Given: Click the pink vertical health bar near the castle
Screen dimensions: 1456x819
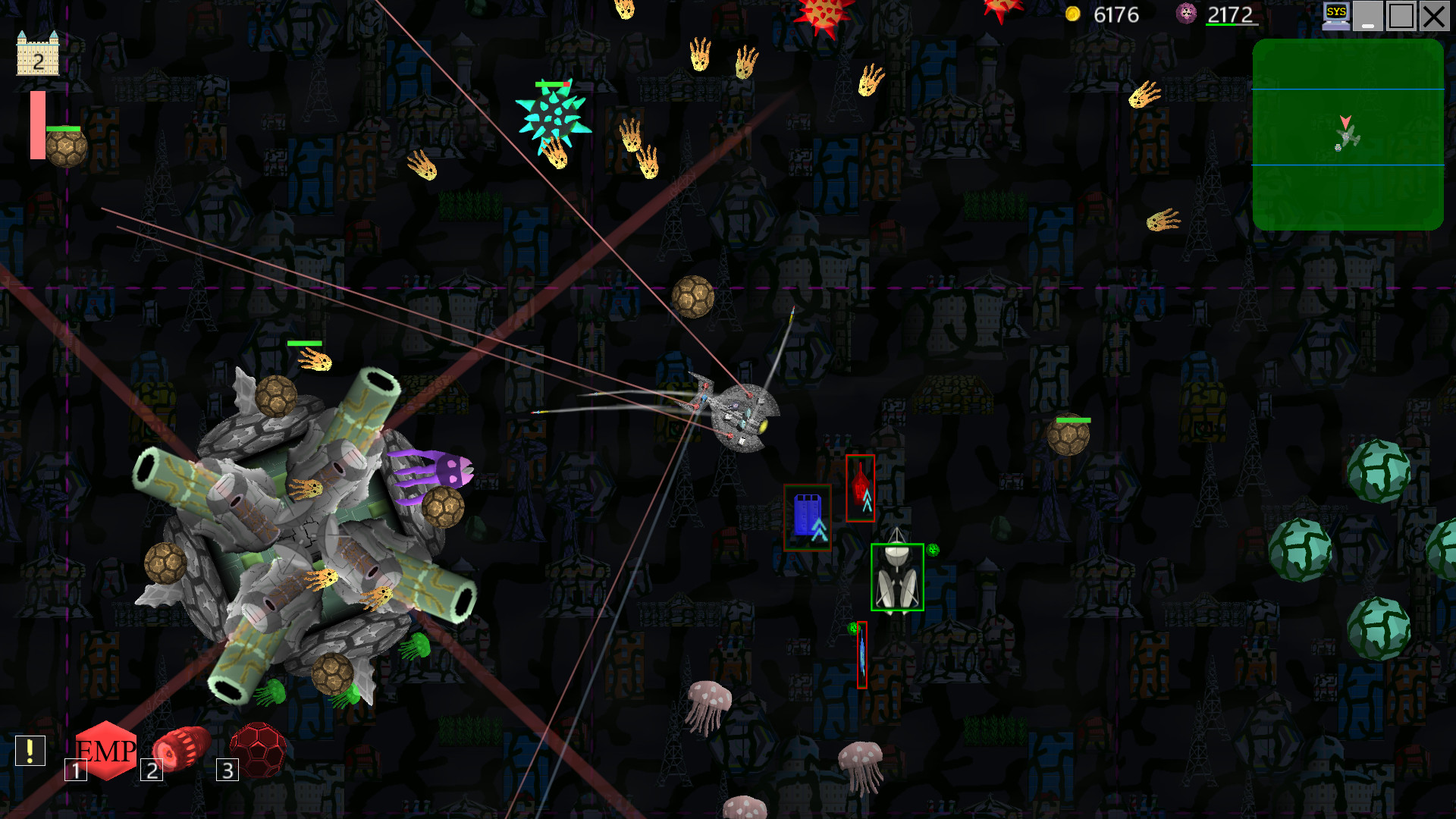Looking at the screenshot, I should tap(36, 124).
